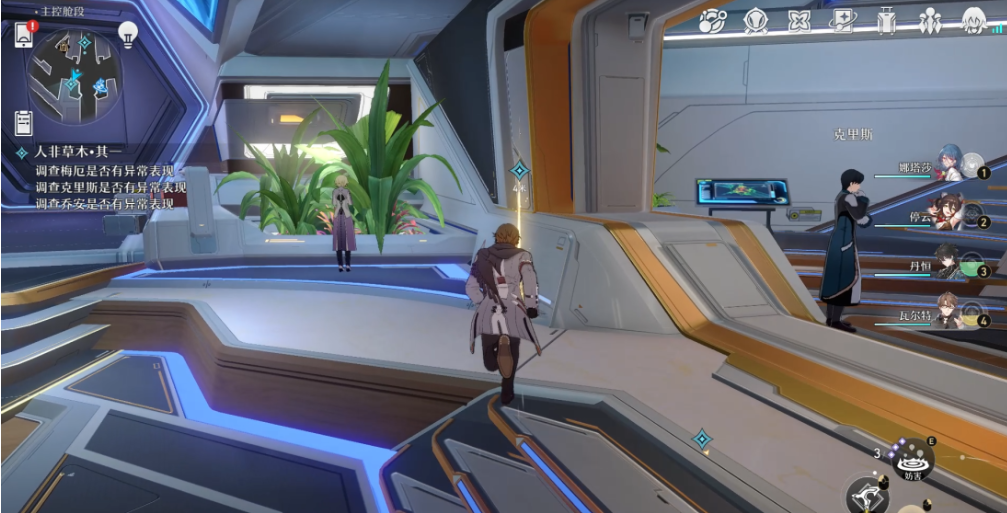Switch to party member 停云
Image resolution: width=1007 pixels, height=513 pixels.
[945, 215]
